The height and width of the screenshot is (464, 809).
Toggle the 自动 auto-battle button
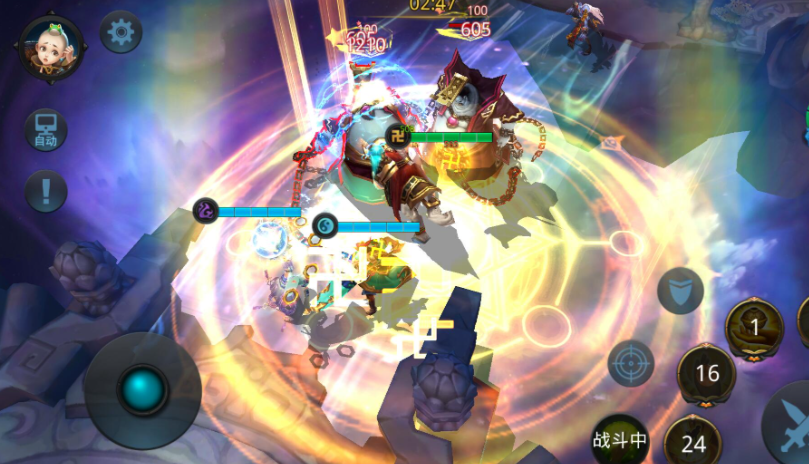[46, 130]
